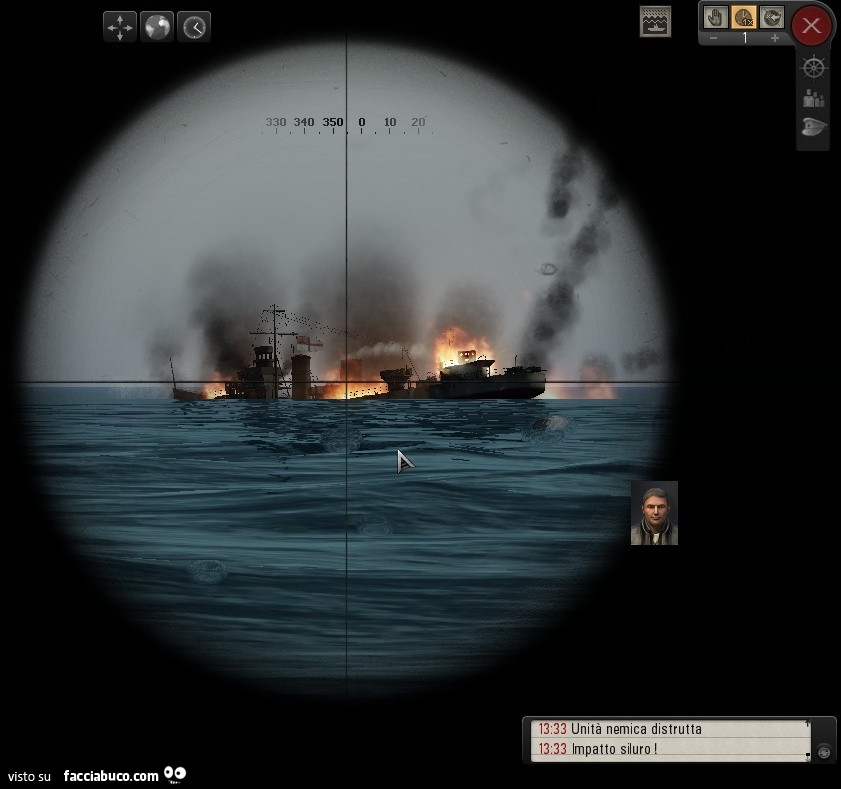Open the crew management icon
The width and height of the screenshot is (841, 789).
point(814,98)
